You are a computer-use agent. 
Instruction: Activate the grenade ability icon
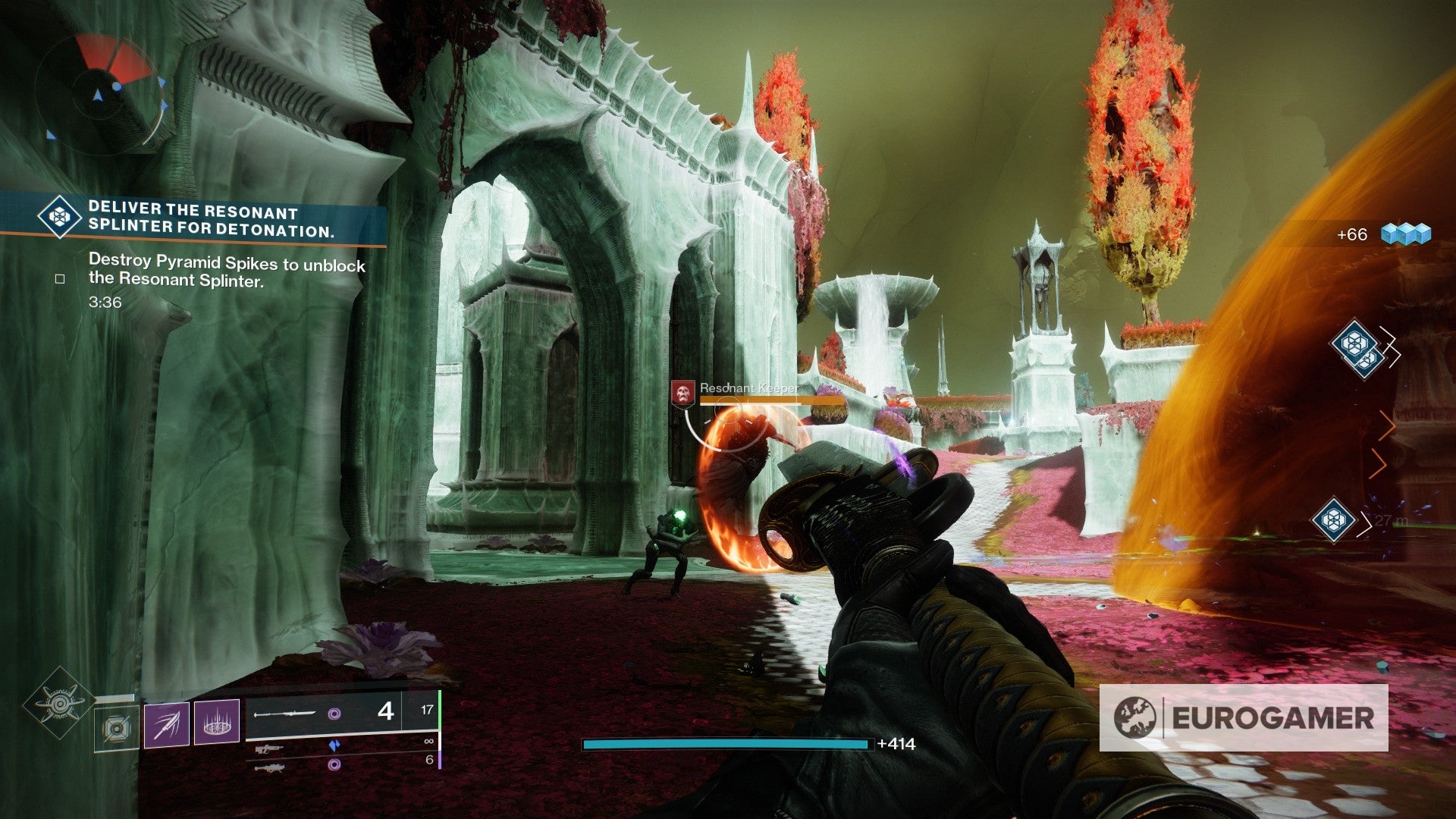pyautogui.click(x=116, y=728)
